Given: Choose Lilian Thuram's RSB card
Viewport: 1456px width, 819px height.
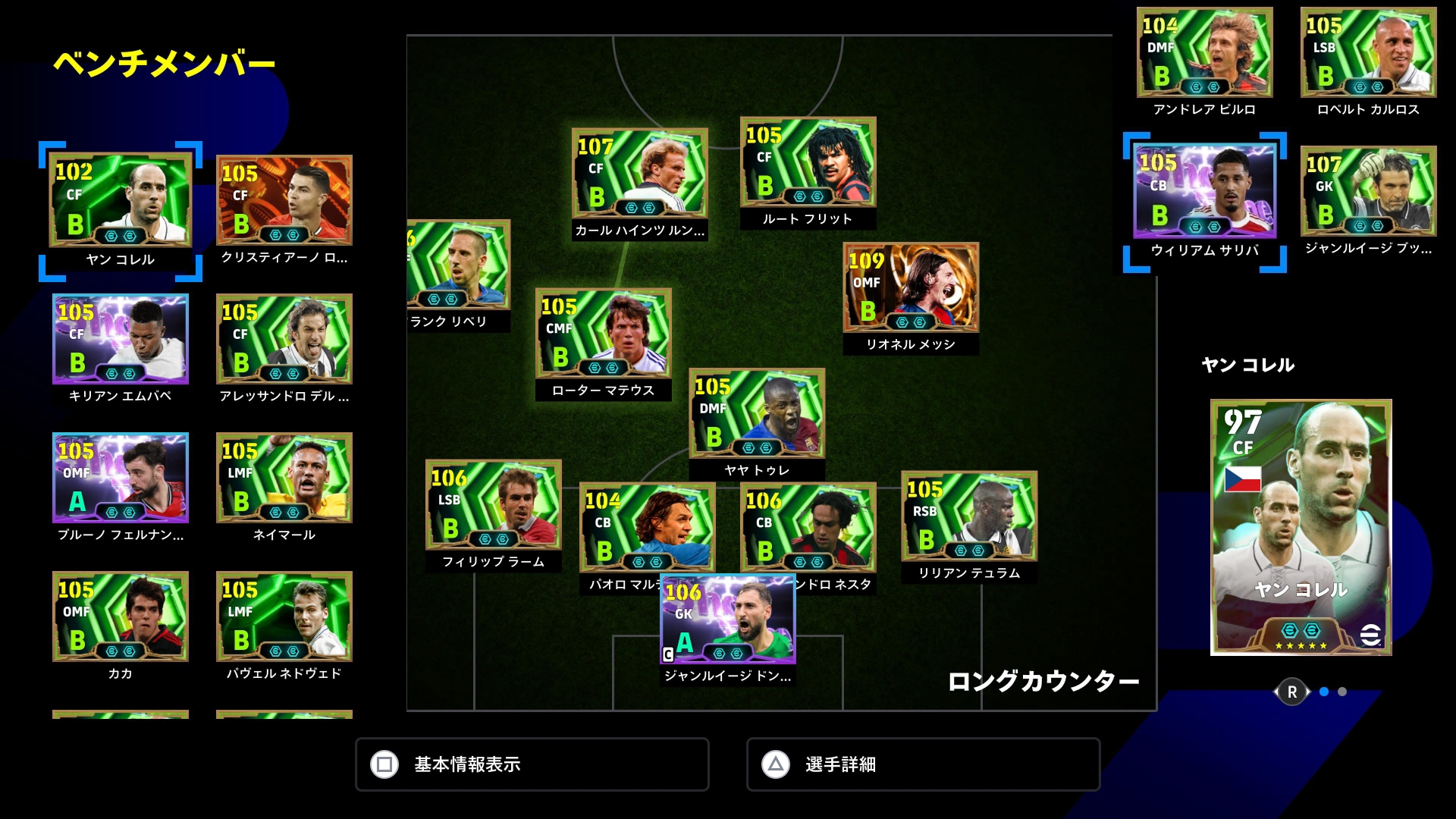Looking at the screenshot, I should (969, 516).
